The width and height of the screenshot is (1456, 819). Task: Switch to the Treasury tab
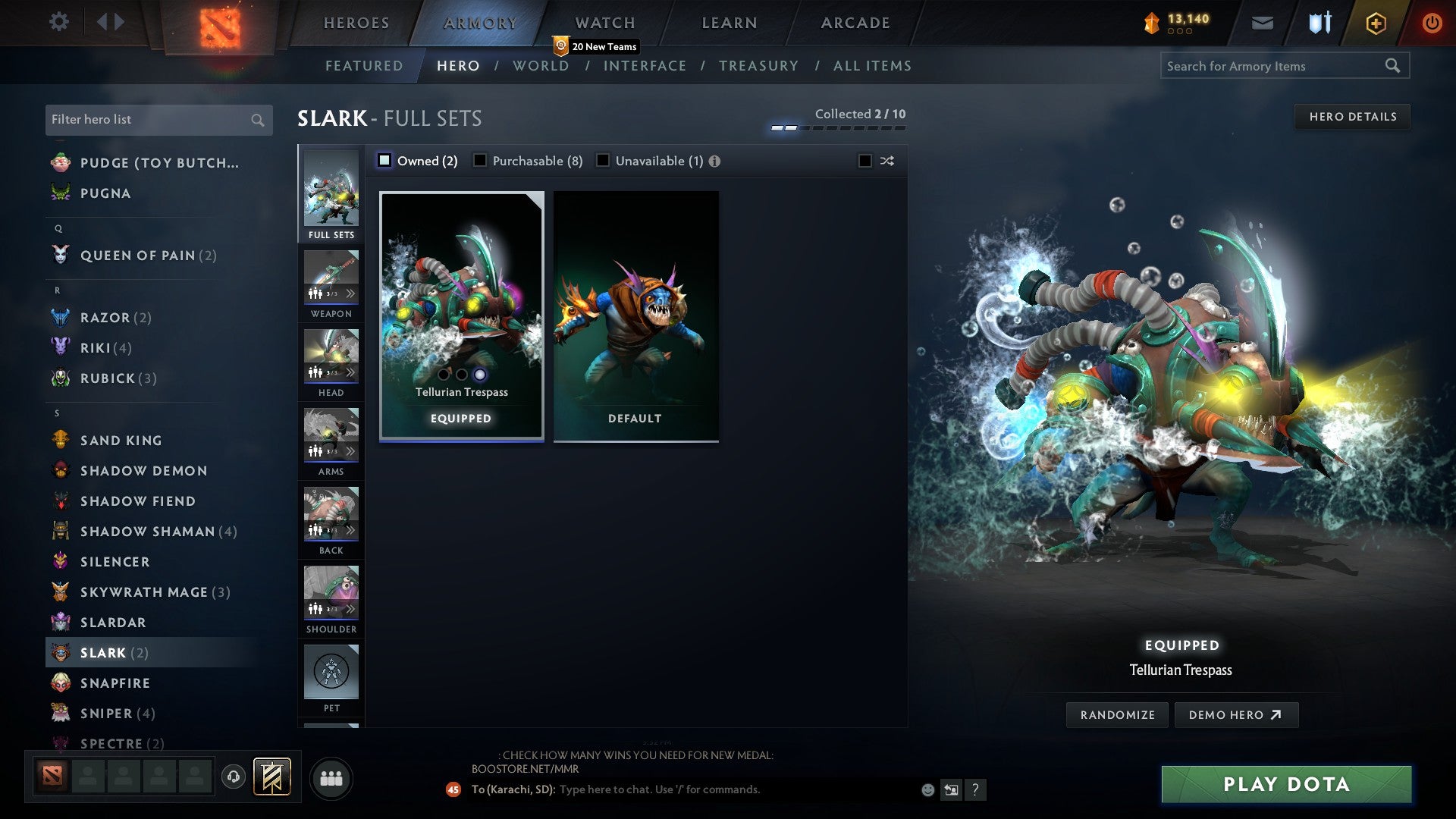(758, 66)
